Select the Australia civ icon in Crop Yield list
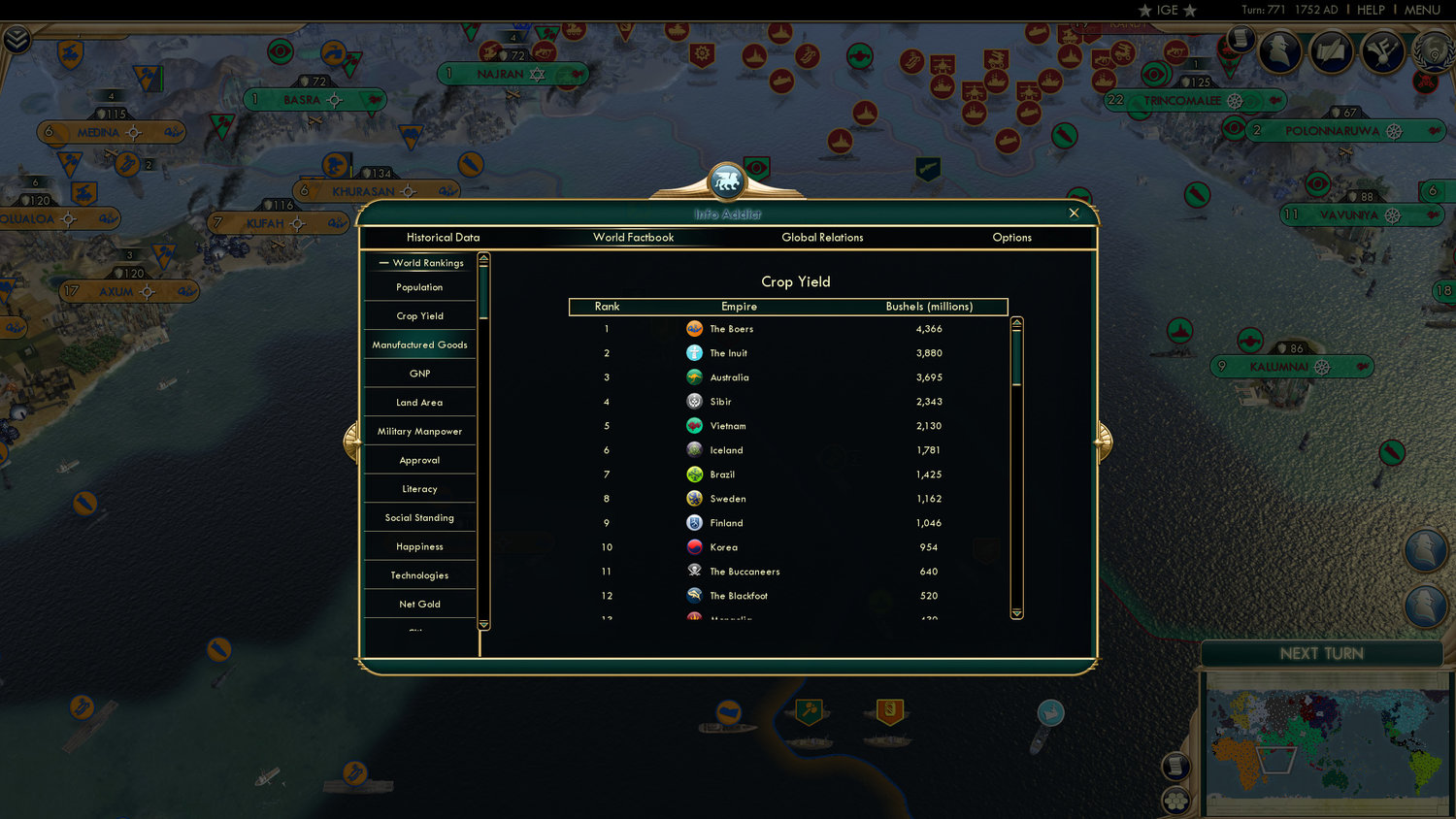Viewport: 1456px width, 819px height. point(695,377)
